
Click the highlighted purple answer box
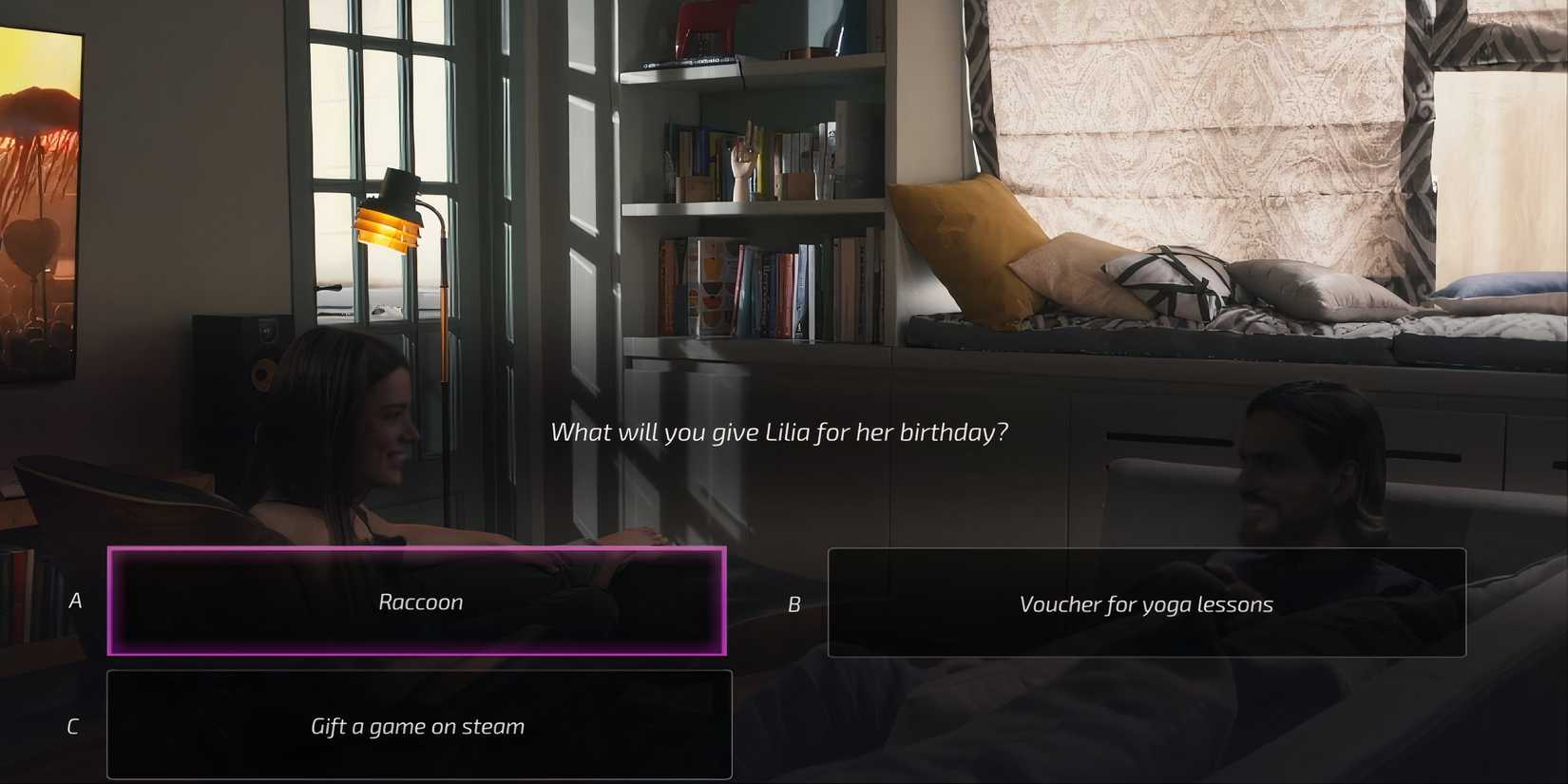coord(418,601)
